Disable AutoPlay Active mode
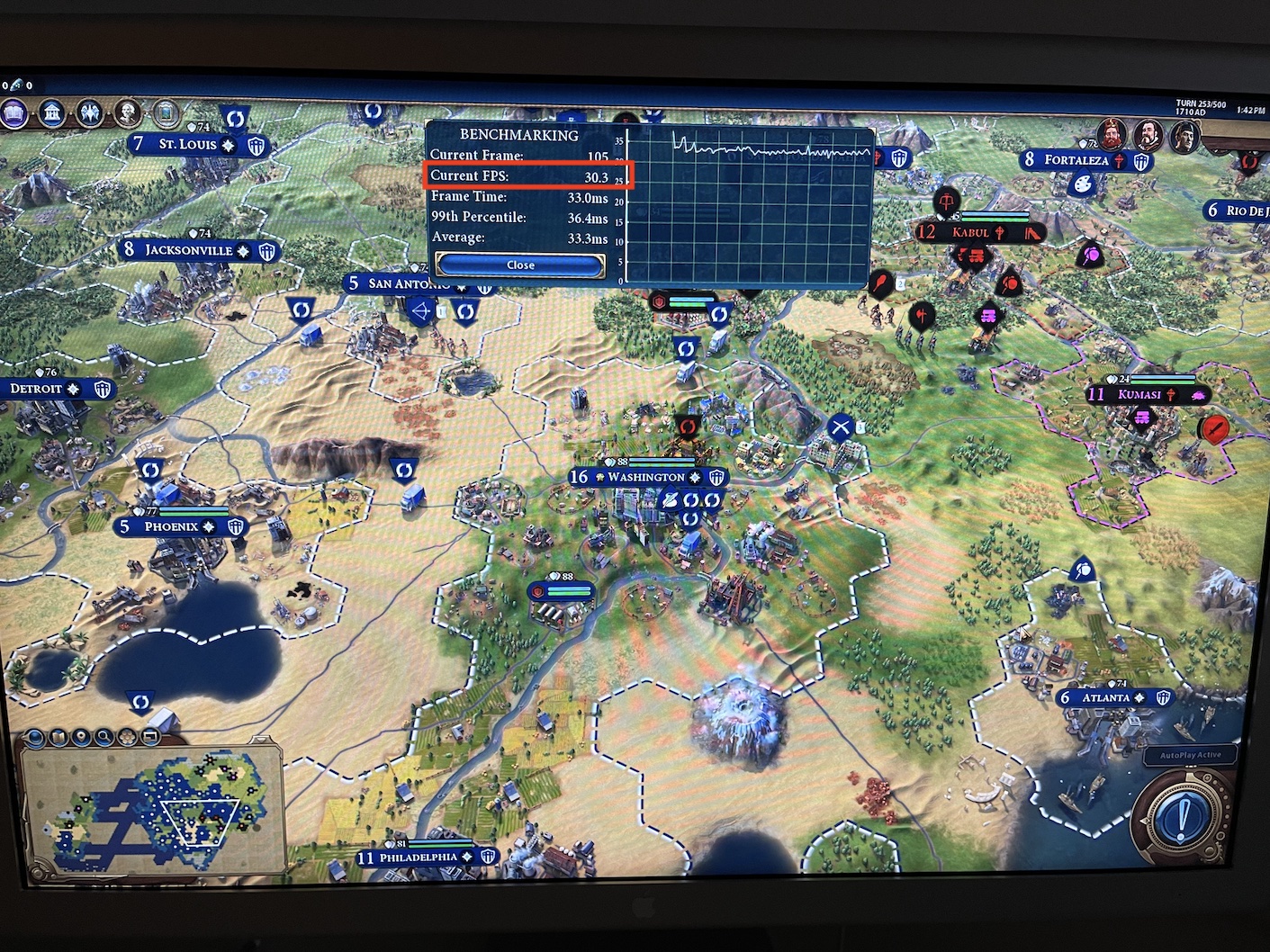 [1190, 755]
